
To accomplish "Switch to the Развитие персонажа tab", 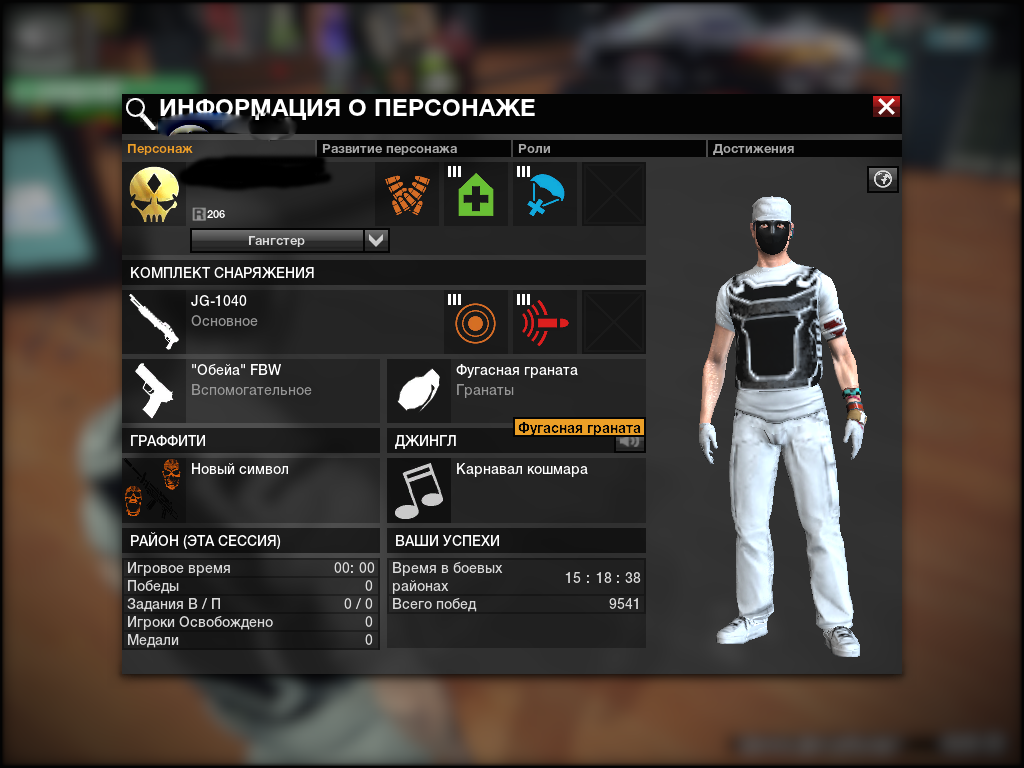I will click(x=389, y=149).
